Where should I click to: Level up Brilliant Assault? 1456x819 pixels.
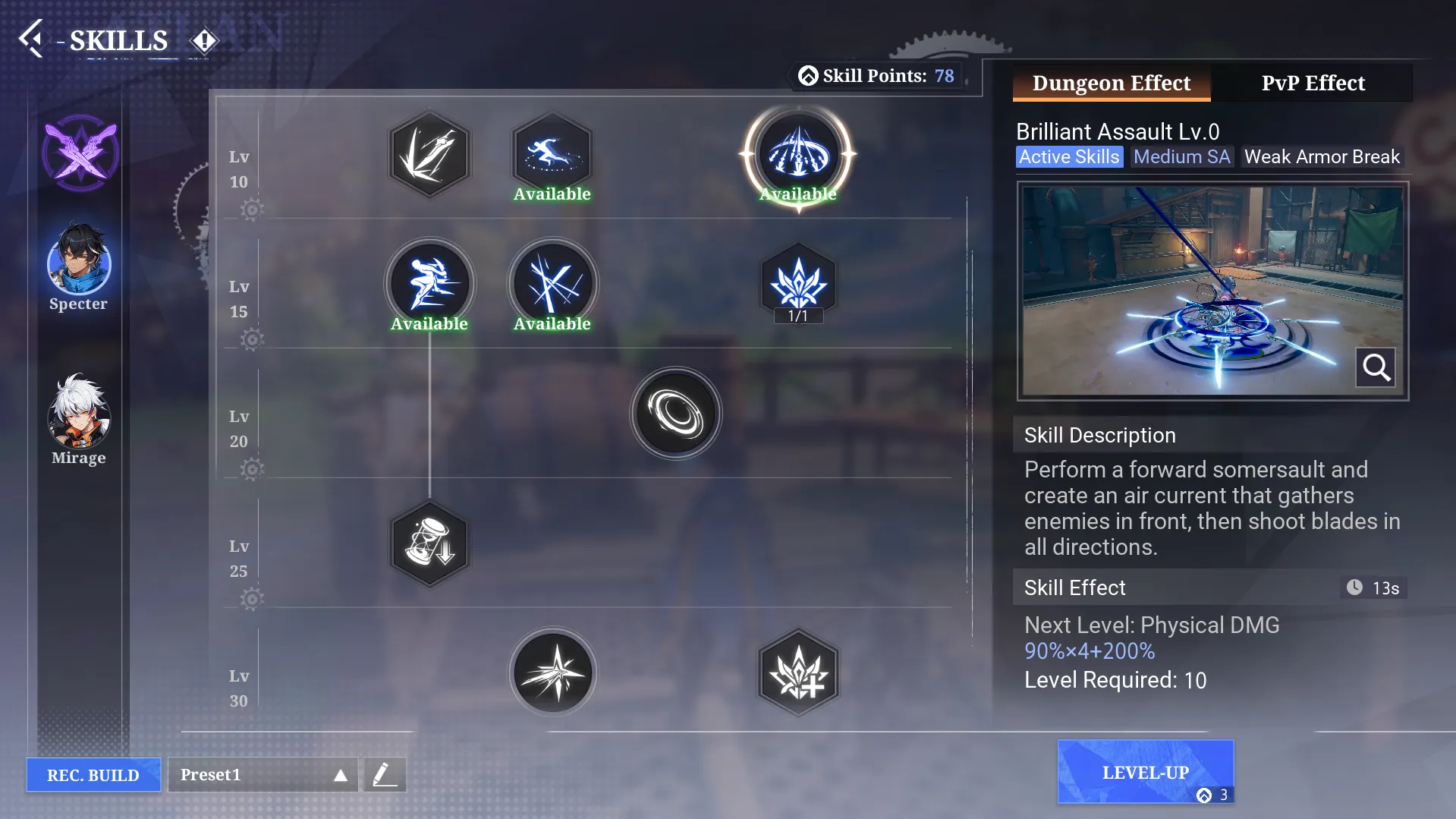point(1145,772)
